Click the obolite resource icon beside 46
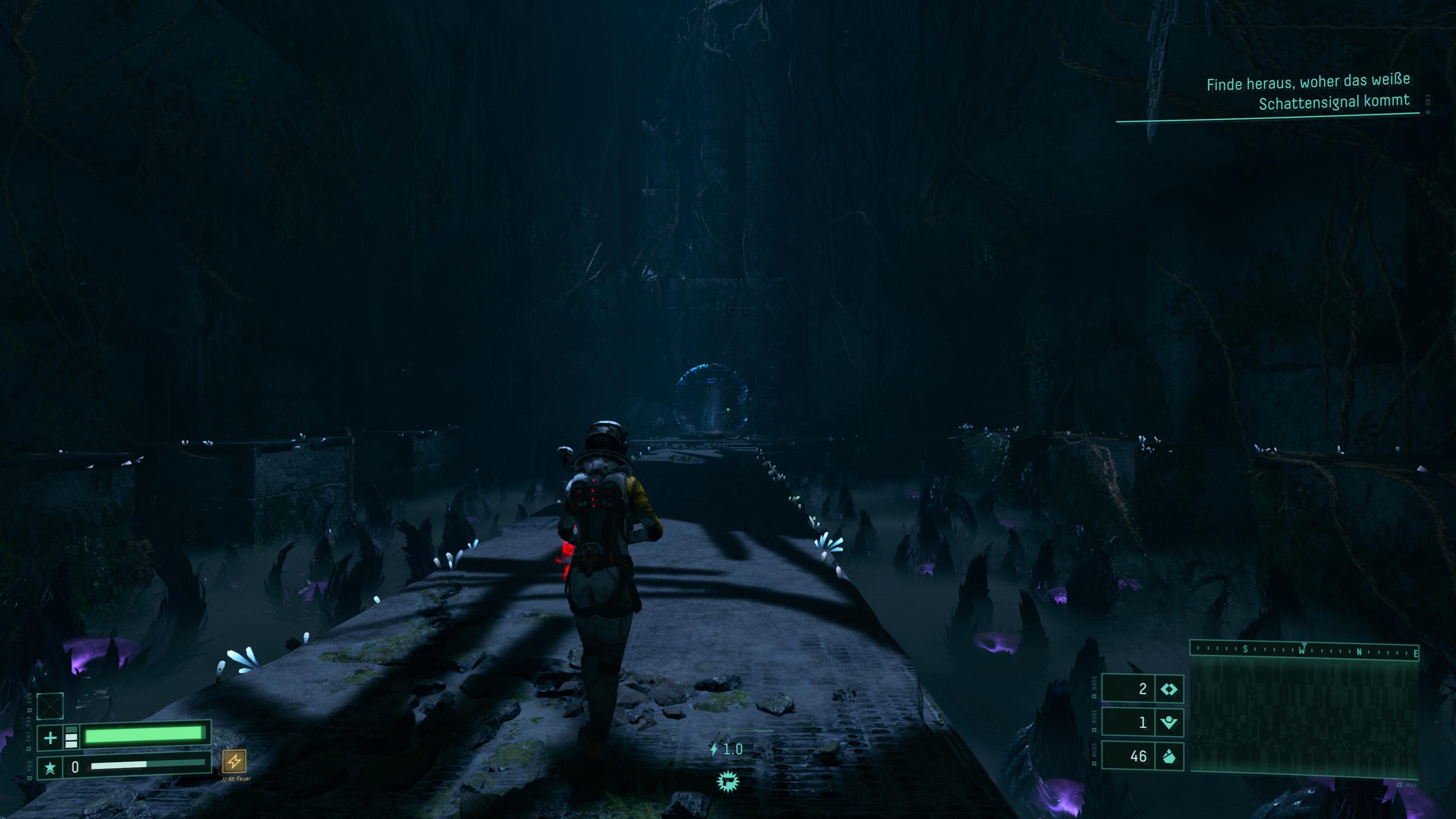The image size is (1456, 819). (x=1168, y=756)
